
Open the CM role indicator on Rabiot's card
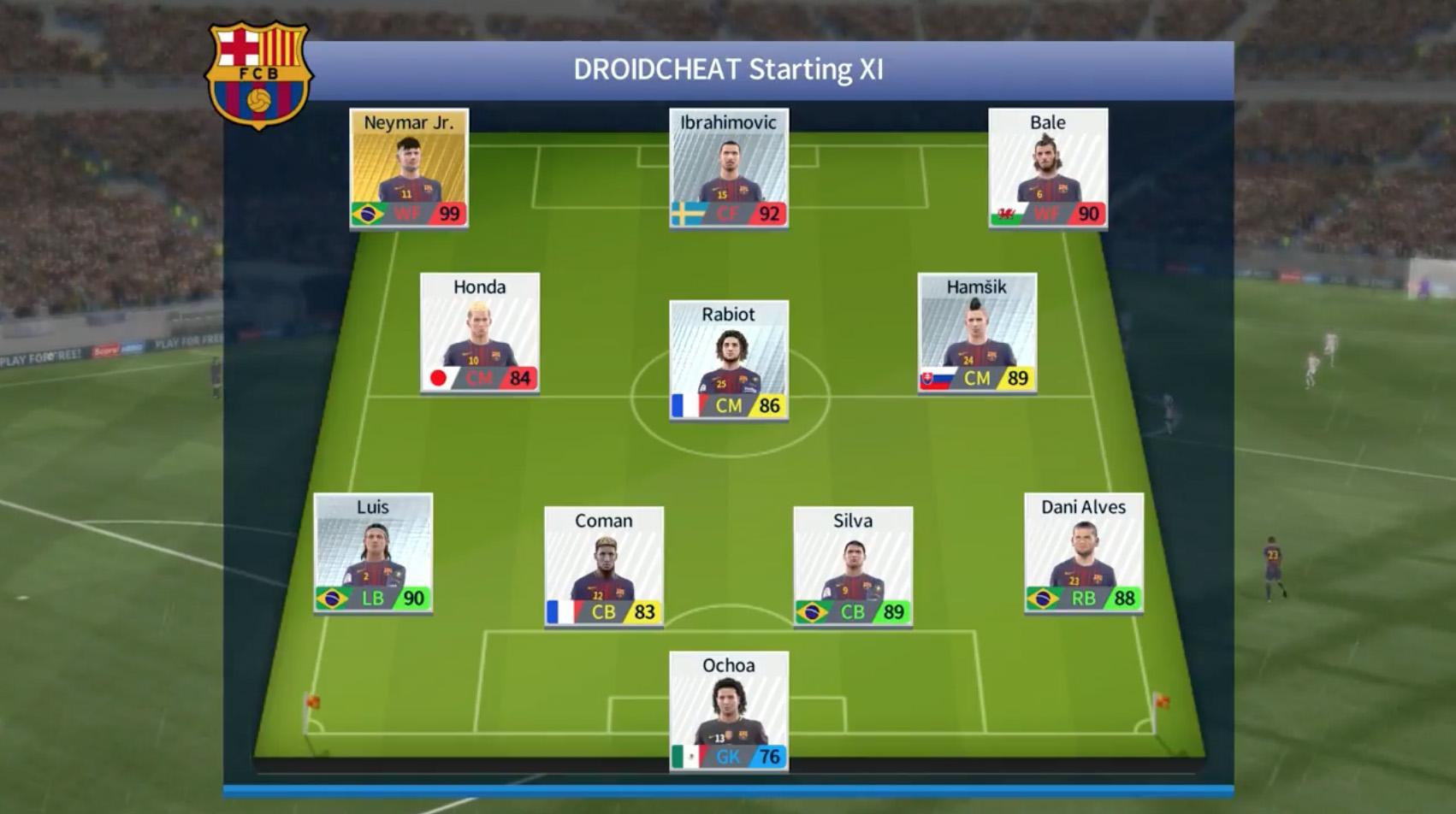(x=730, y=407)
